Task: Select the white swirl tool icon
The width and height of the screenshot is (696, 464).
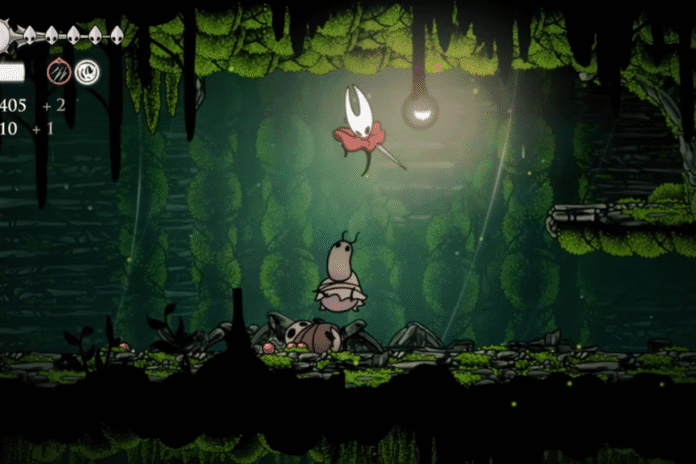Action: (87, 72)
